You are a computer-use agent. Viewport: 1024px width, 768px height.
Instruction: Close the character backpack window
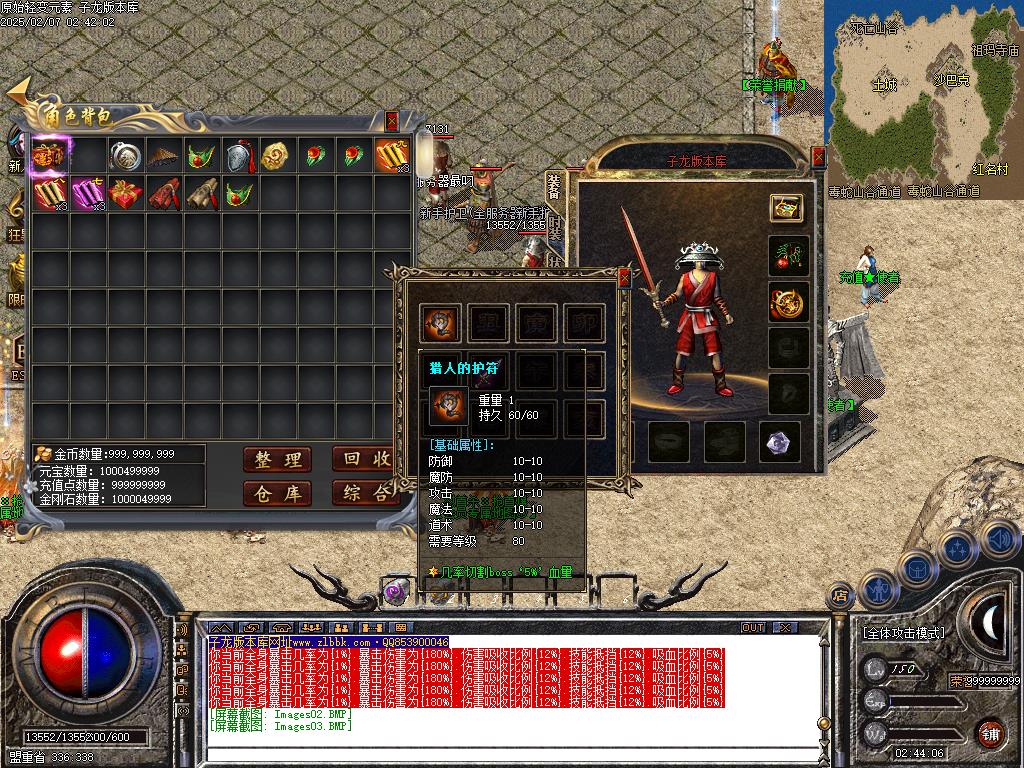(x=392, y=121)
